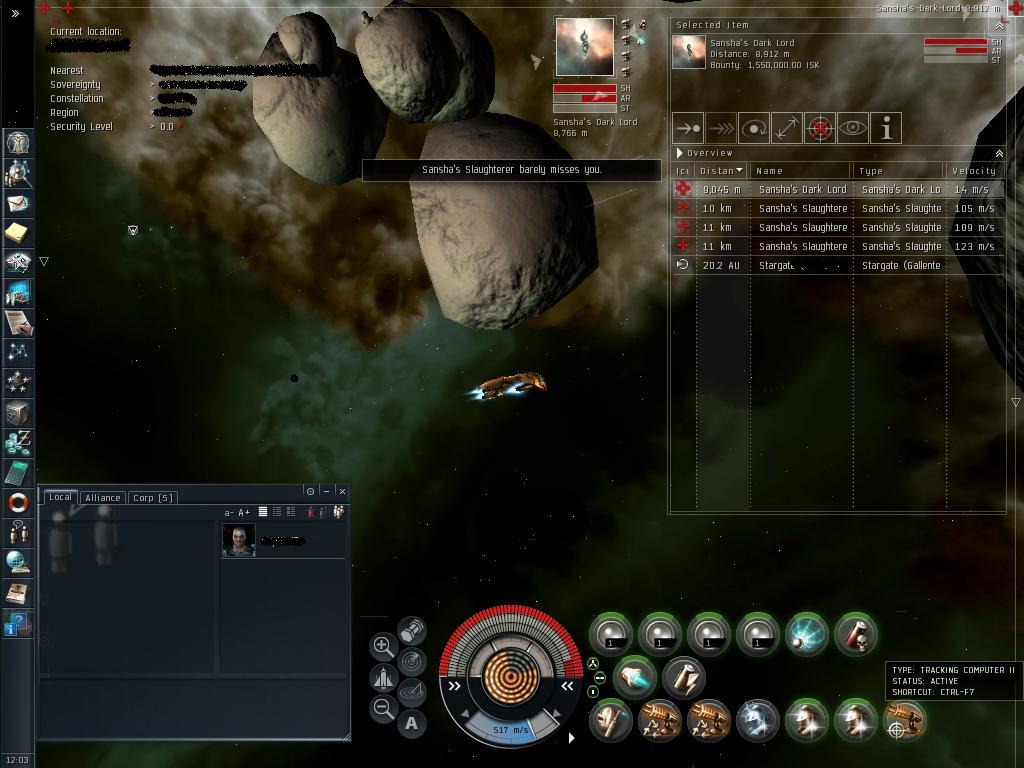Screen dimensions: 1024x768
Task: Show info for Sansha's Dark Lord
Action: click(886, 128)
